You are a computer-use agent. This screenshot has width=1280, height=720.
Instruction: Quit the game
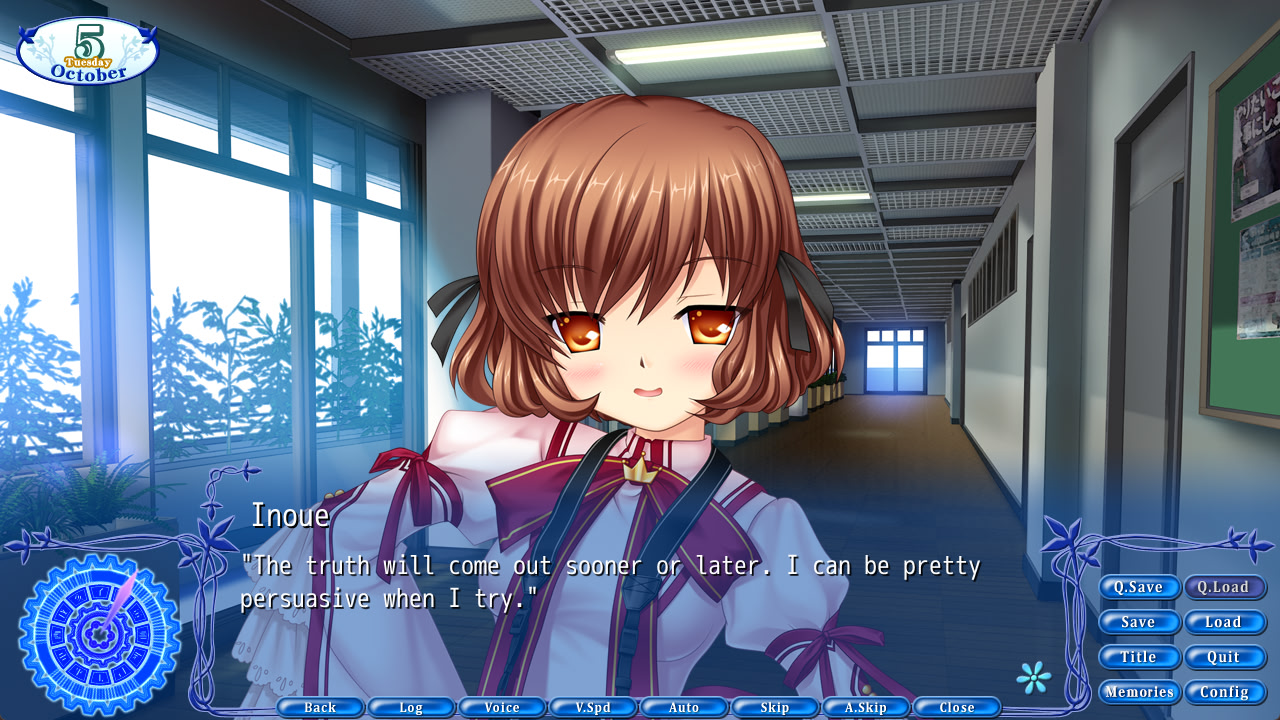1225,657
